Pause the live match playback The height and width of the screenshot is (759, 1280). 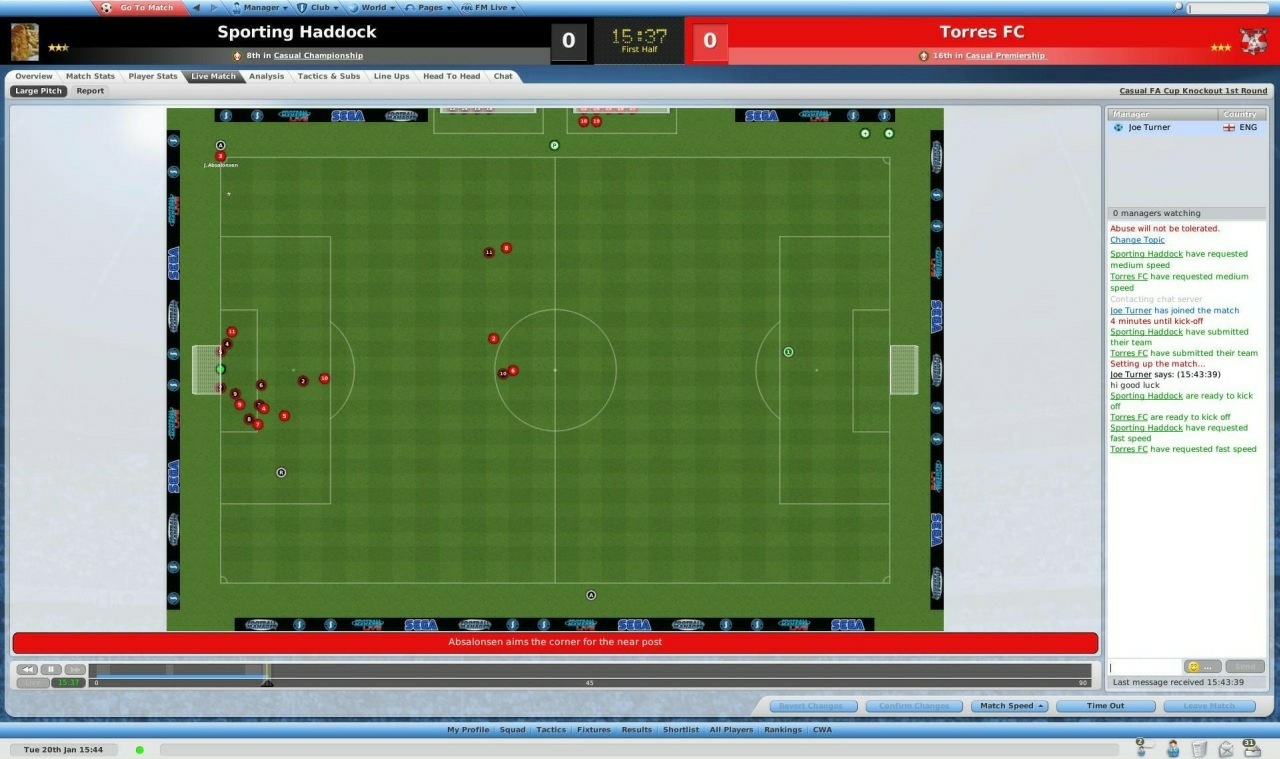click(50, 668)
